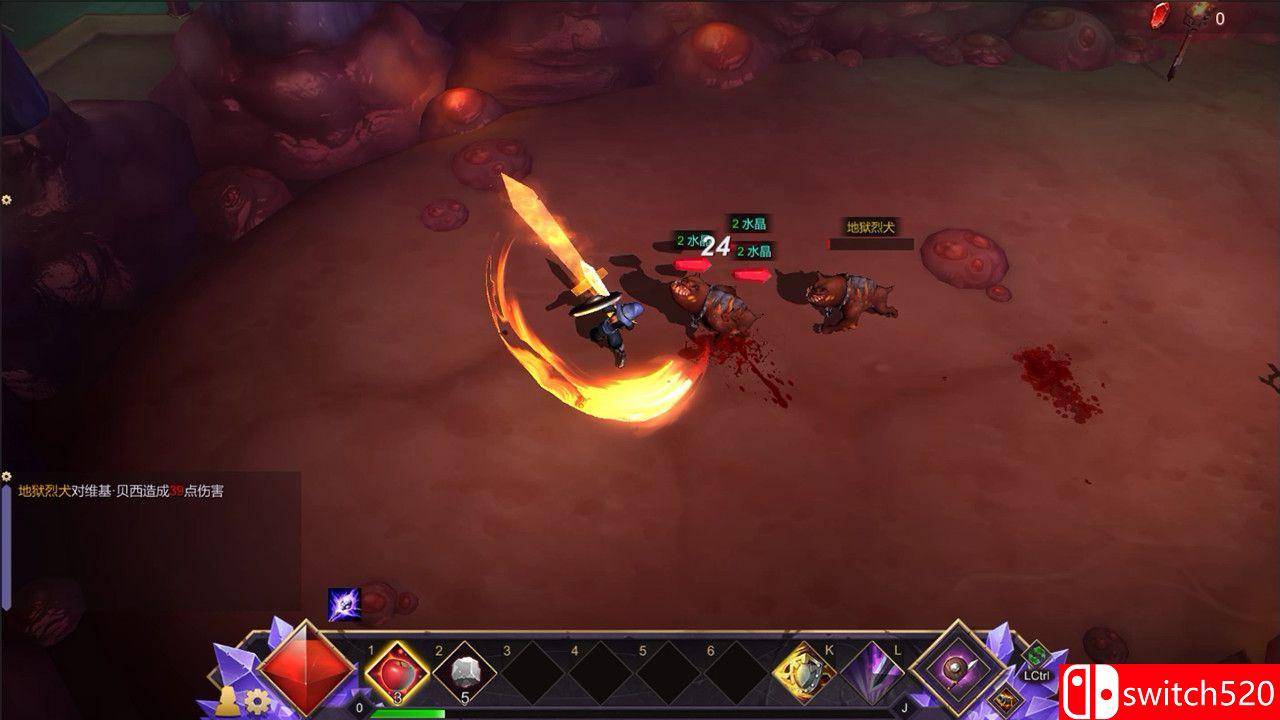Select the small icon beneath the swap arrows
Image resolution: width=1280 pixels, height=720 pixels.
pyautogui.click(x=1003, y=699)
